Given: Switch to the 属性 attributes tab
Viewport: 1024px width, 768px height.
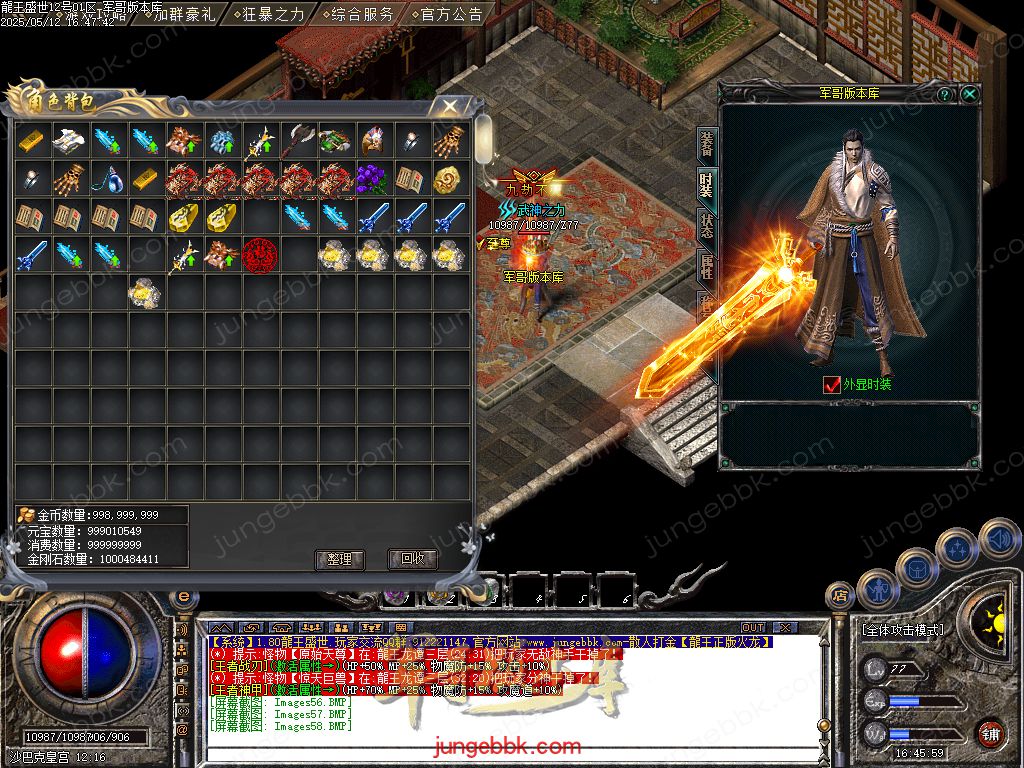Looking at the screenshot, I should pyautogui.click(x=706, y=266).
